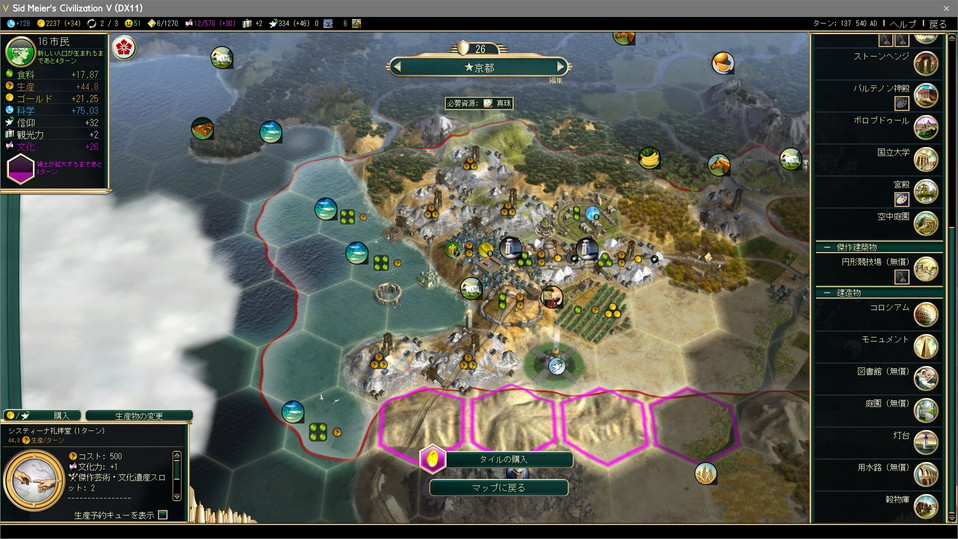
Task: Click タイルの購入 buy tile button
Action: pyautogui.click(x=498, y=460)
